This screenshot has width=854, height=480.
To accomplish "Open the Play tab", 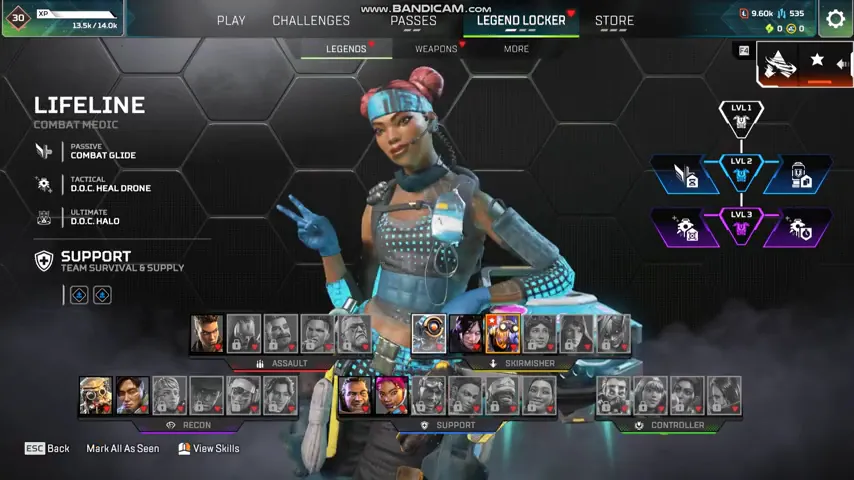I will 231,20.
